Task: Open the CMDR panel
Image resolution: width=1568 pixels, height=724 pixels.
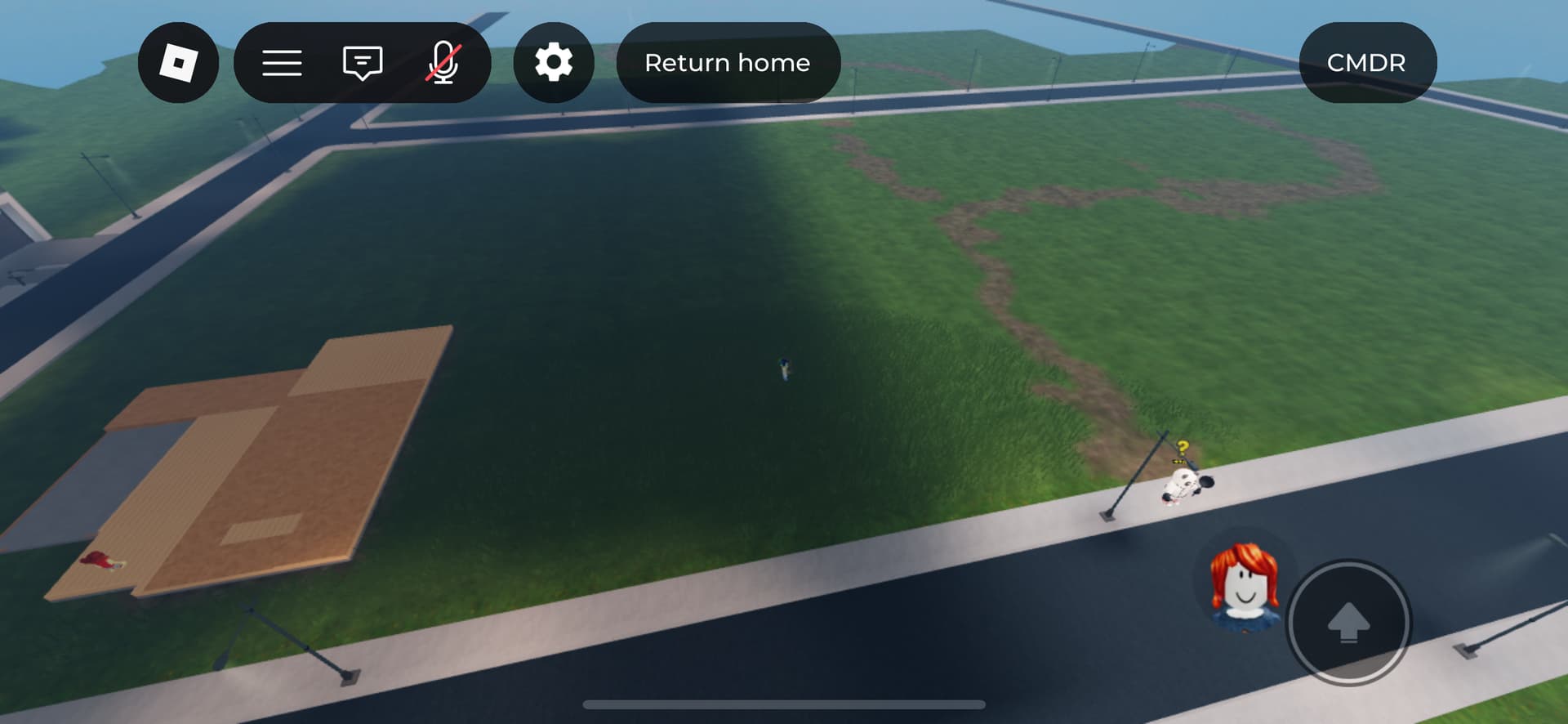Action: tap(1366, 63)
